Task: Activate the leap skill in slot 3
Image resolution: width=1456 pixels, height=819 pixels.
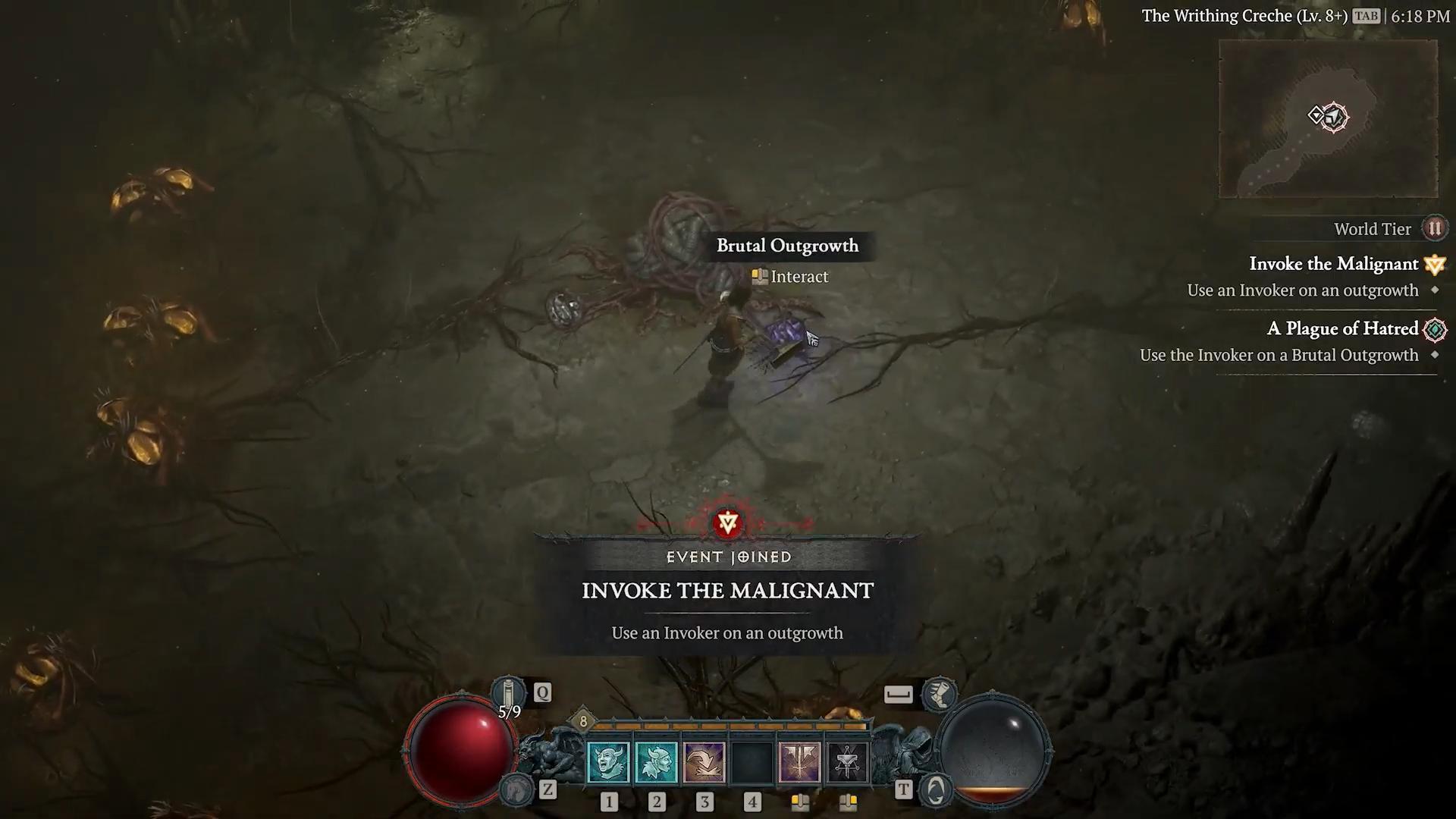Action: 704,761
